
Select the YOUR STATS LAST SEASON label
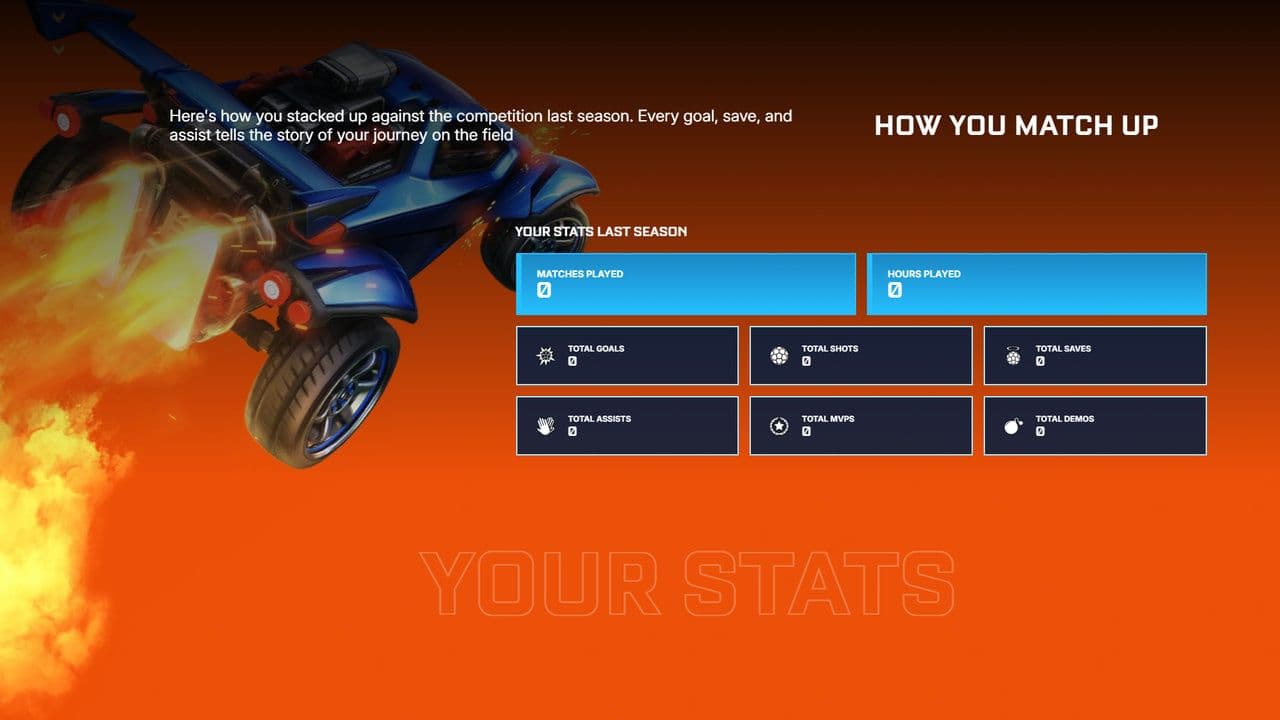[600, 231]
